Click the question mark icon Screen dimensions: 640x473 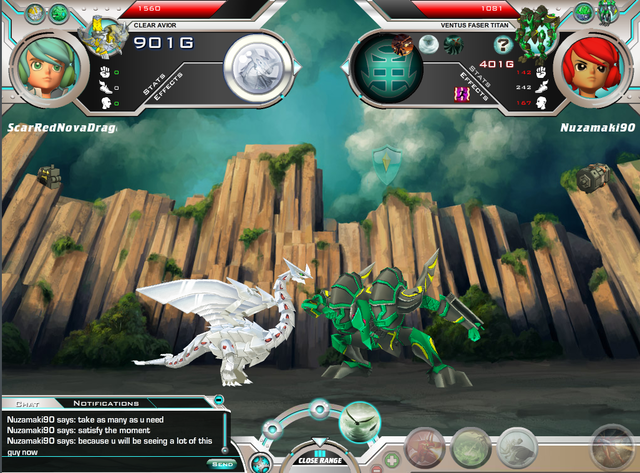click(503, 44)
